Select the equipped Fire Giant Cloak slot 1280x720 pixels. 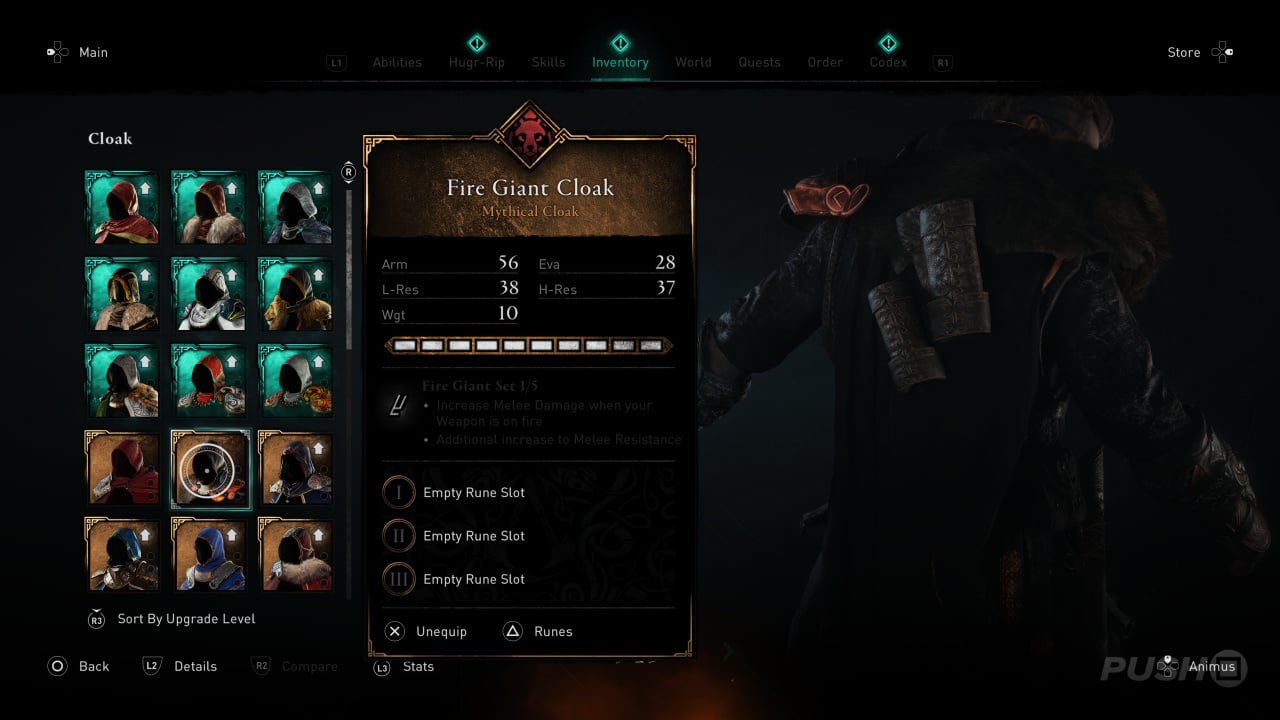(x=209, y=469)
